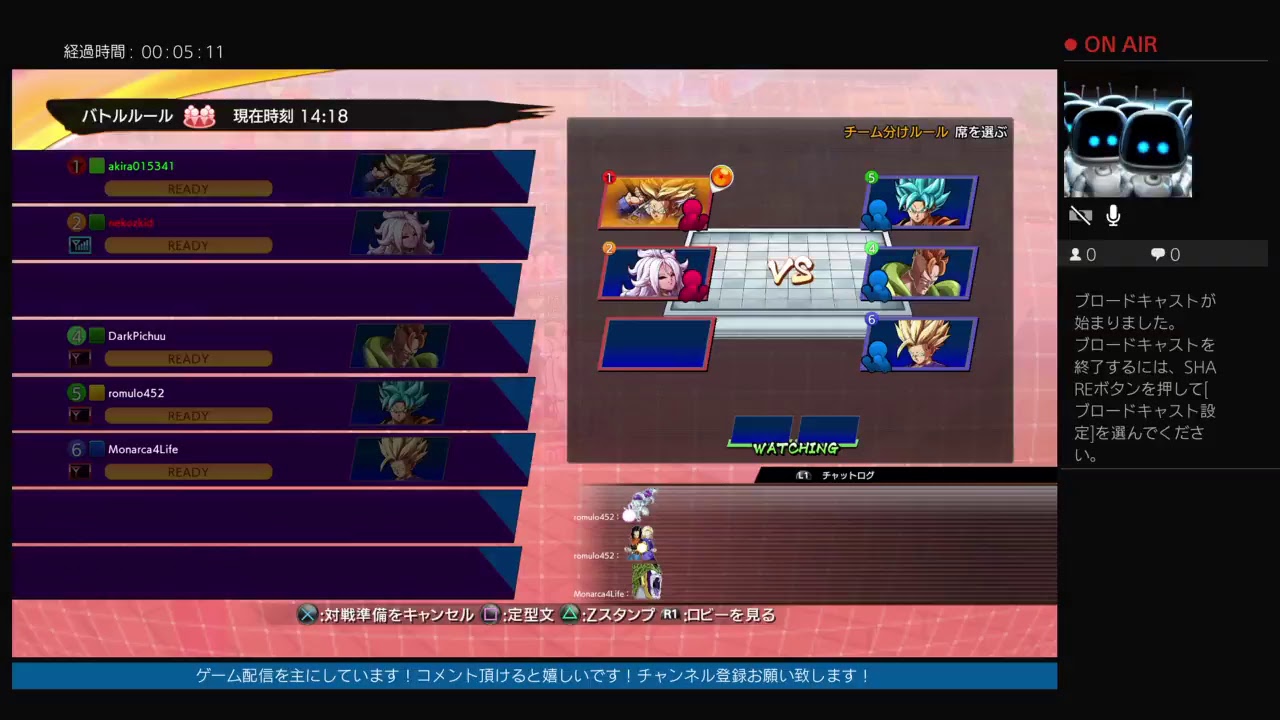Click nekozkid's READY progress bar
The image size is (1280, 720).
188,245
